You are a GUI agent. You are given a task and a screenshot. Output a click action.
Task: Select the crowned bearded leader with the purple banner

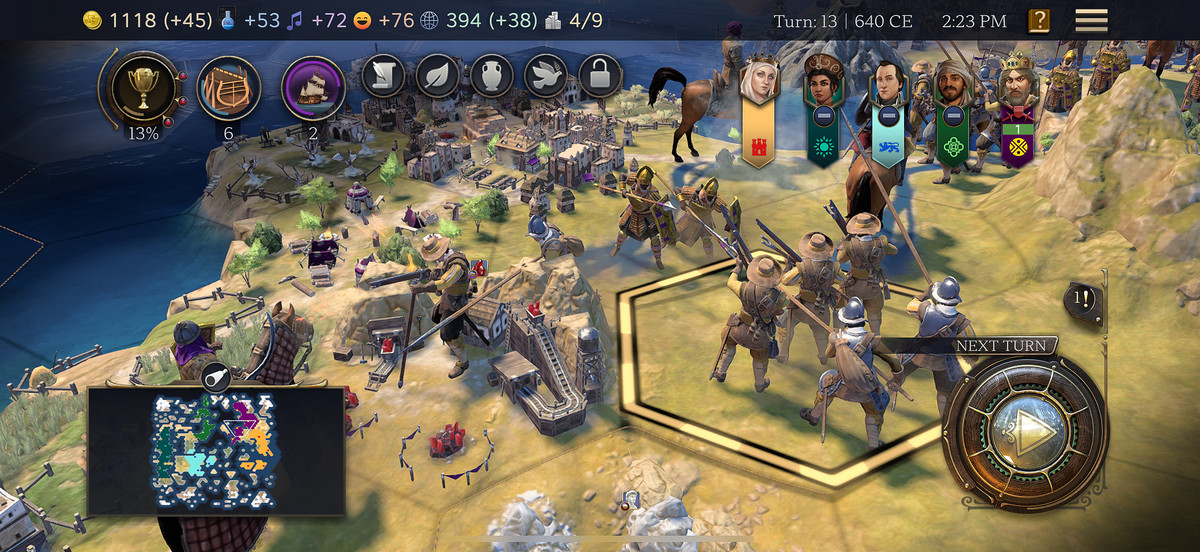pos(1018,108)
